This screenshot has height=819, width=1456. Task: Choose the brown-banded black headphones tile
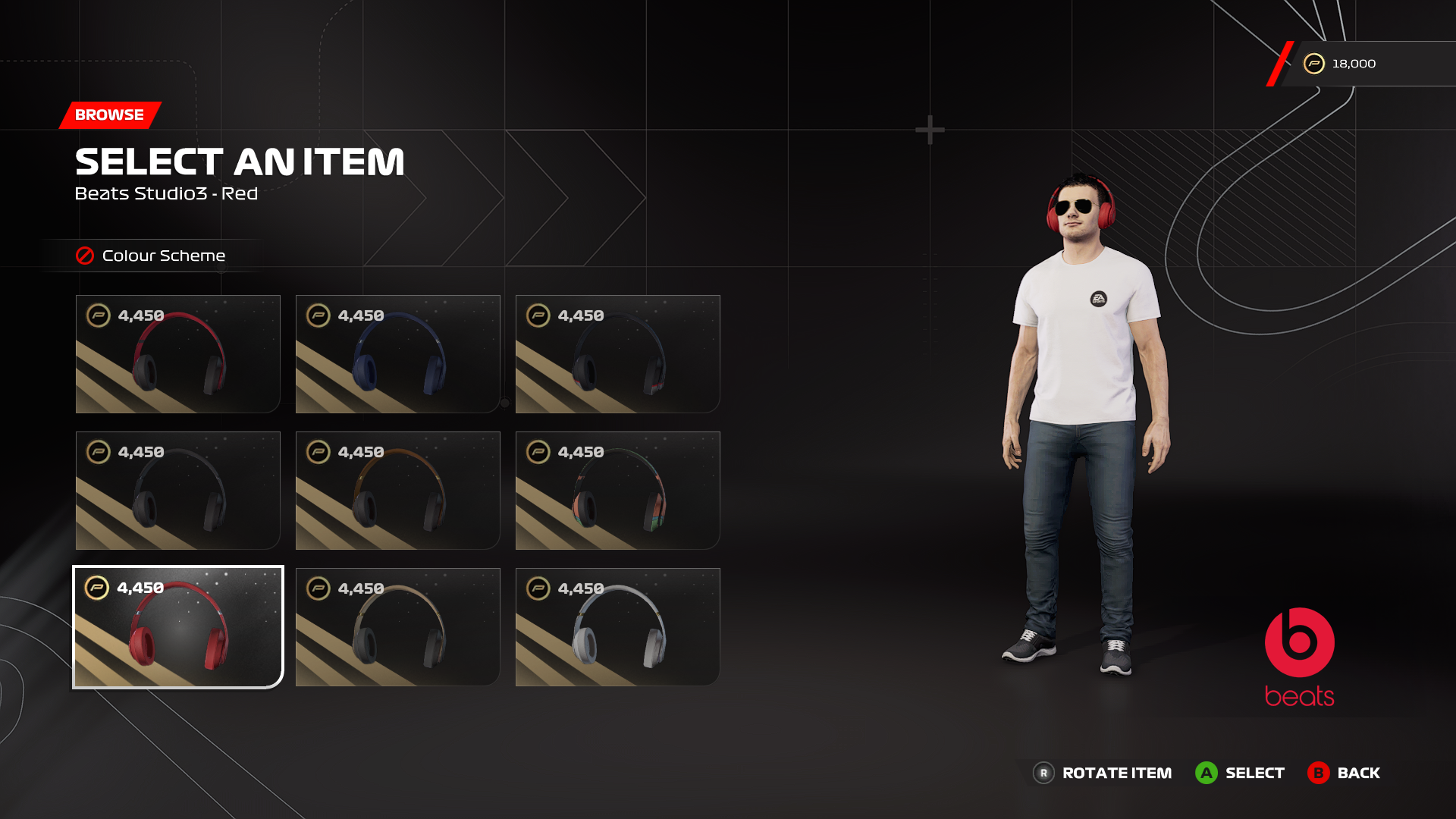click(x=397, y=491)
